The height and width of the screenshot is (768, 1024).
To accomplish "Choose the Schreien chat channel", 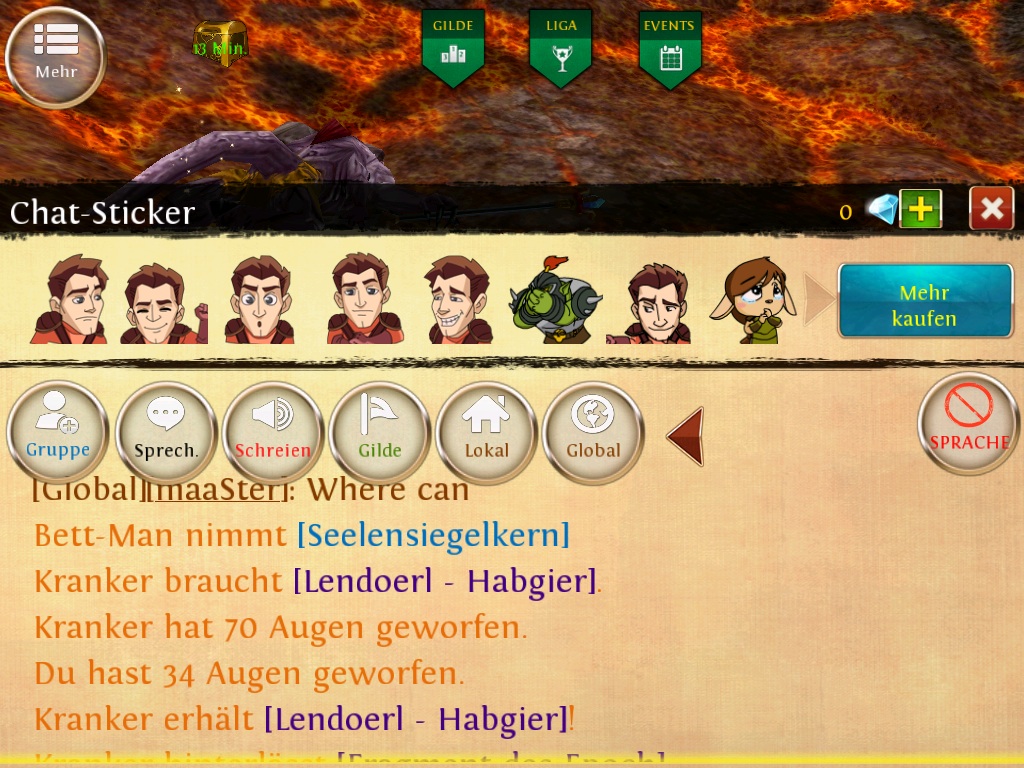I will [273, 432].
